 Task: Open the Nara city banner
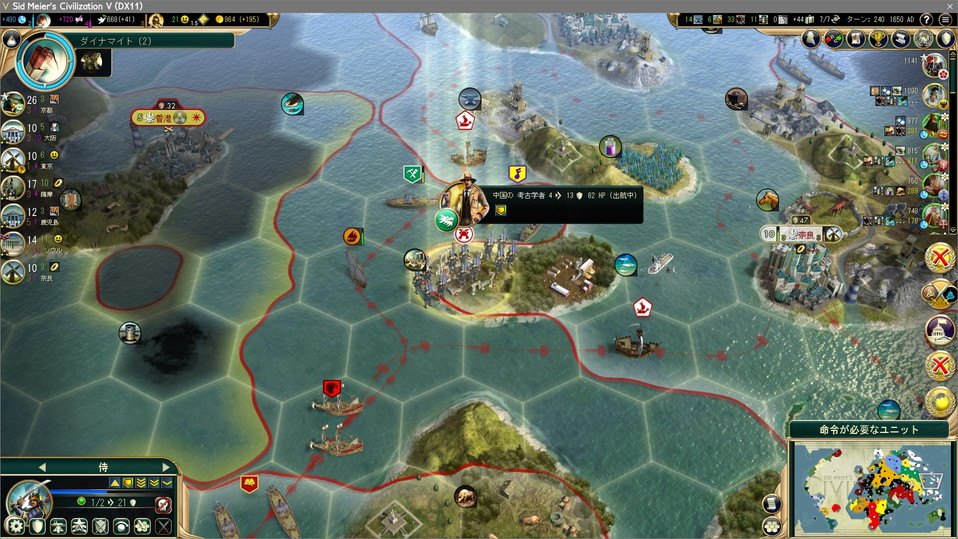point(803,234)
